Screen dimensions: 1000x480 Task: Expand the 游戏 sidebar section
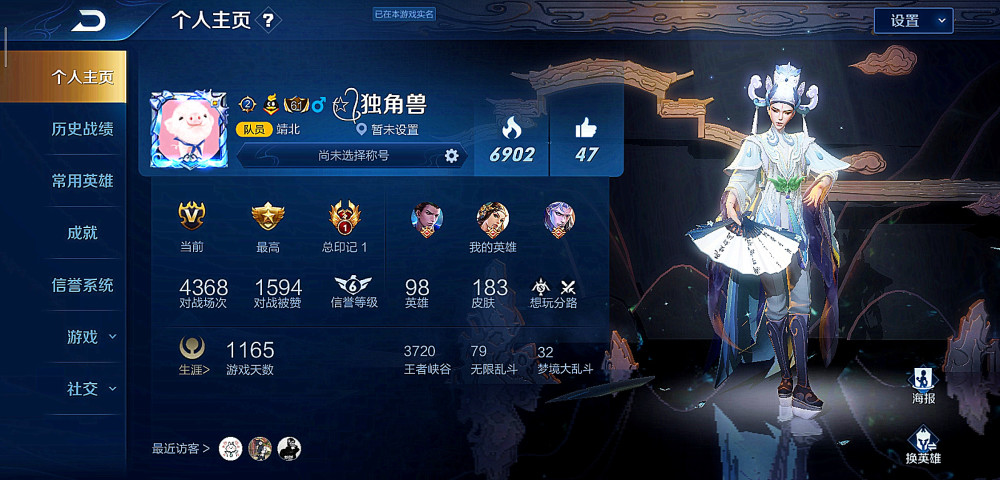tap(90, 337)
